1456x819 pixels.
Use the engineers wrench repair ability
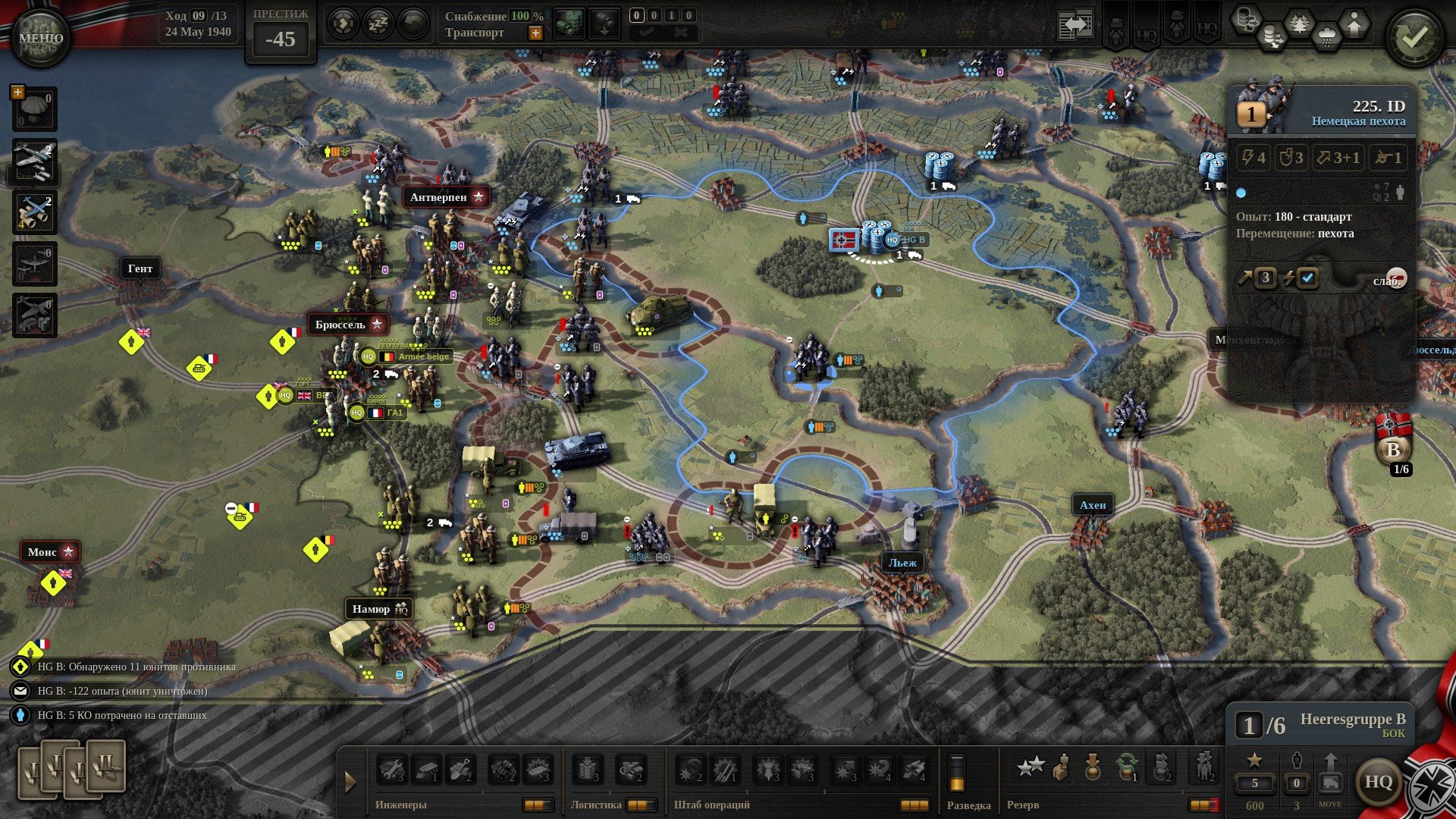point(391,769)
